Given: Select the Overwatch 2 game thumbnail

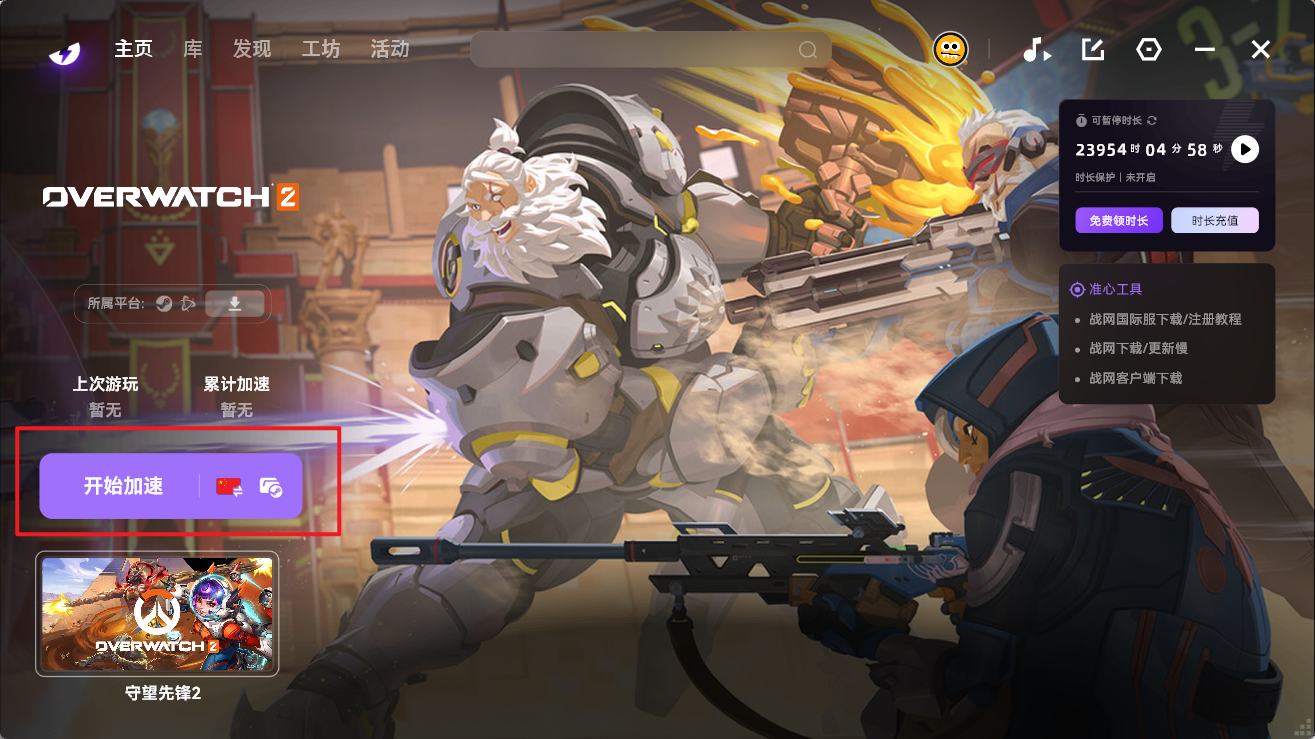Looking at the screenshot, I should click(157, 614).
